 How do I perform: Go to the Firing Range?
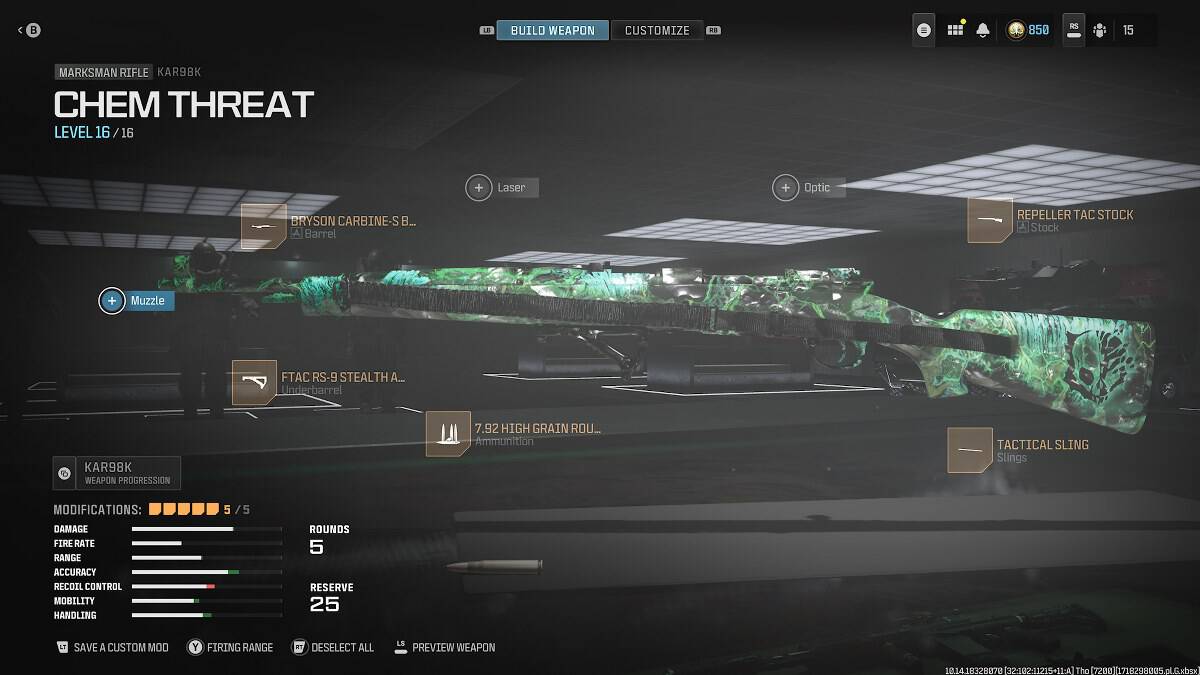point(230,647)
